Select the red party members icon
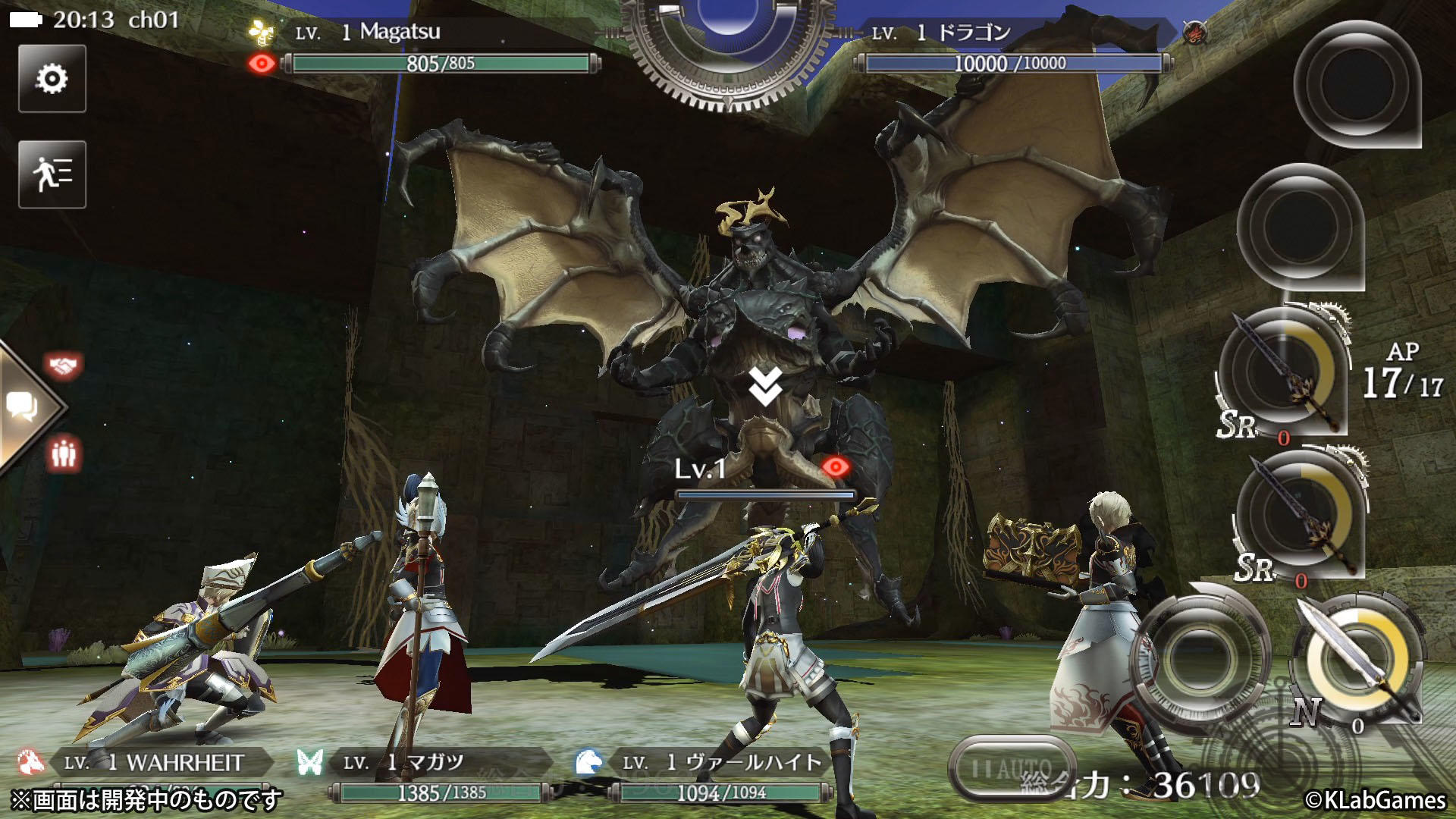 (x=64, y=453)
